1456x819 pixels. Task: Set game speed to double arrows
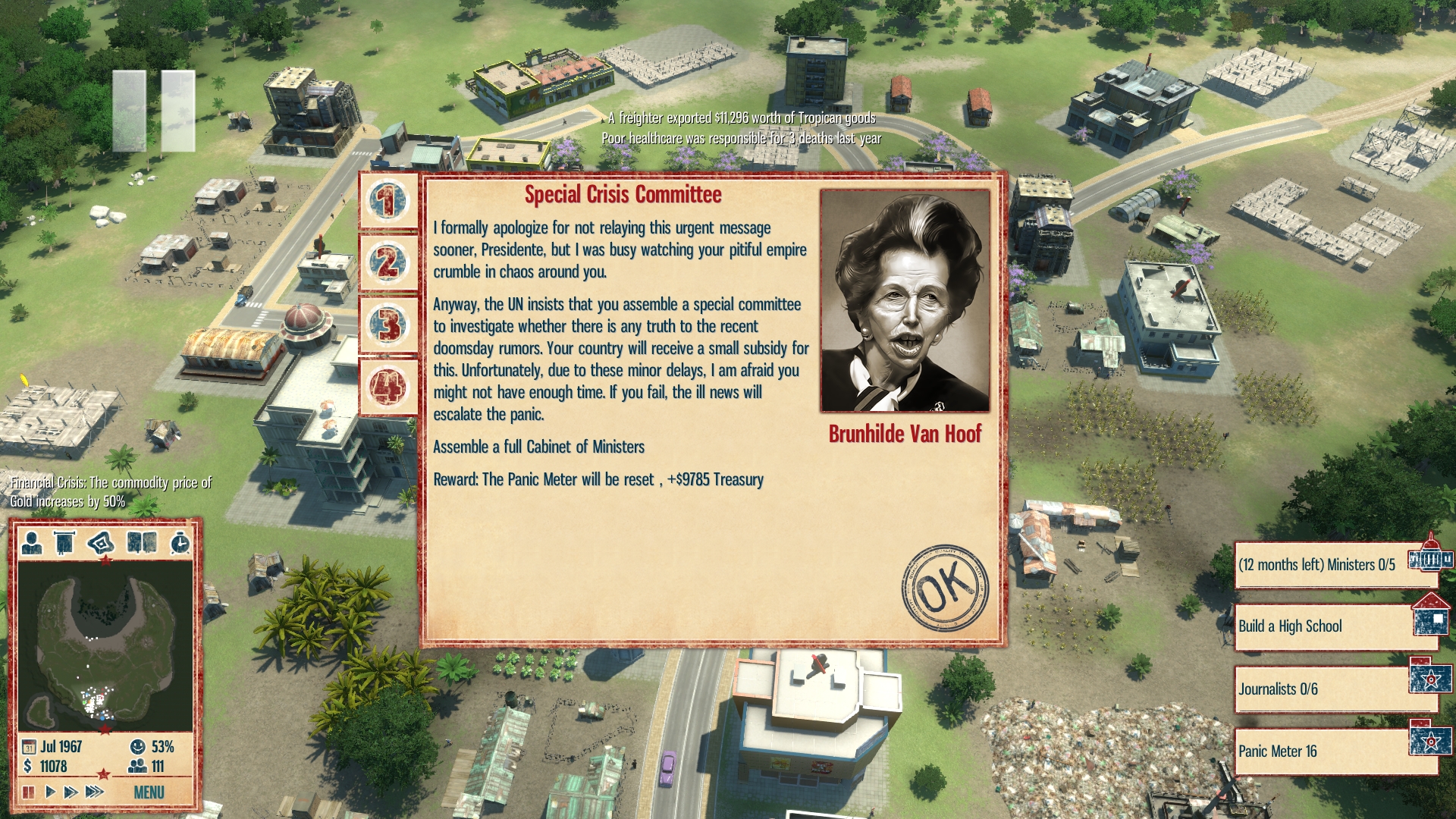71,792
